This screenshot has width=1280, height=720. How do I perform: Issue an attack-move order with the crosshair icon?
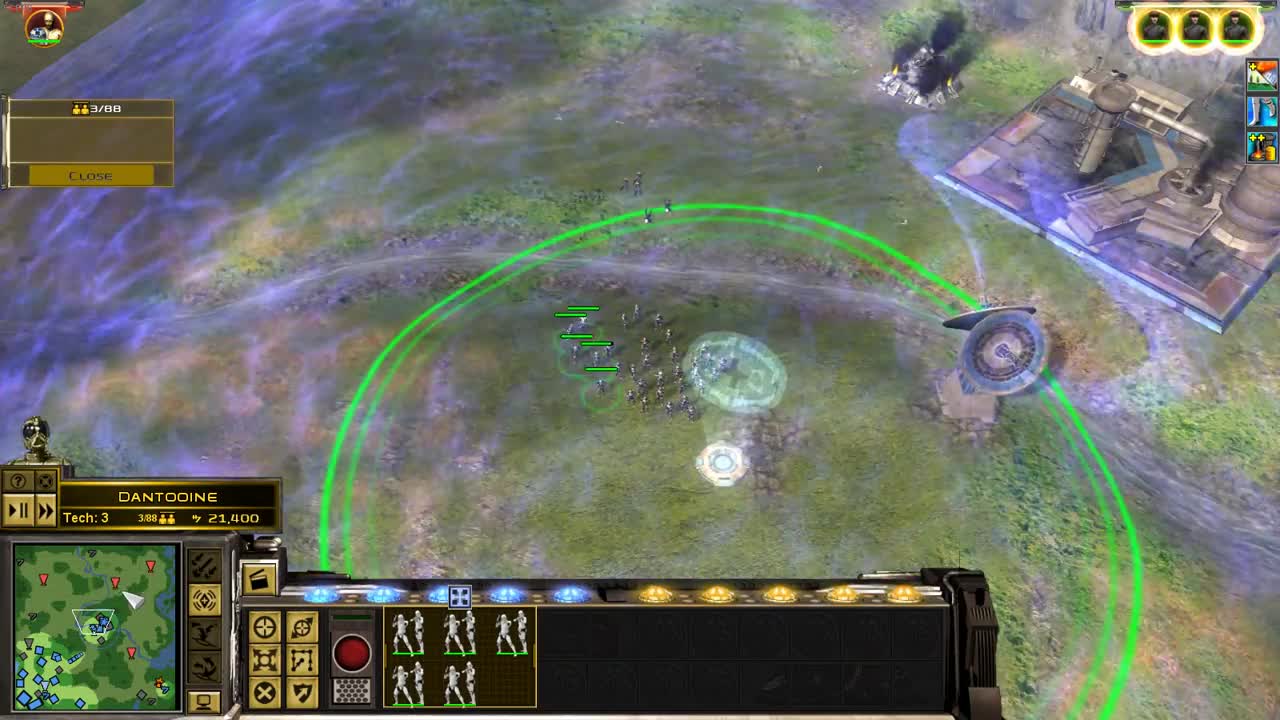tap(264, 626)
